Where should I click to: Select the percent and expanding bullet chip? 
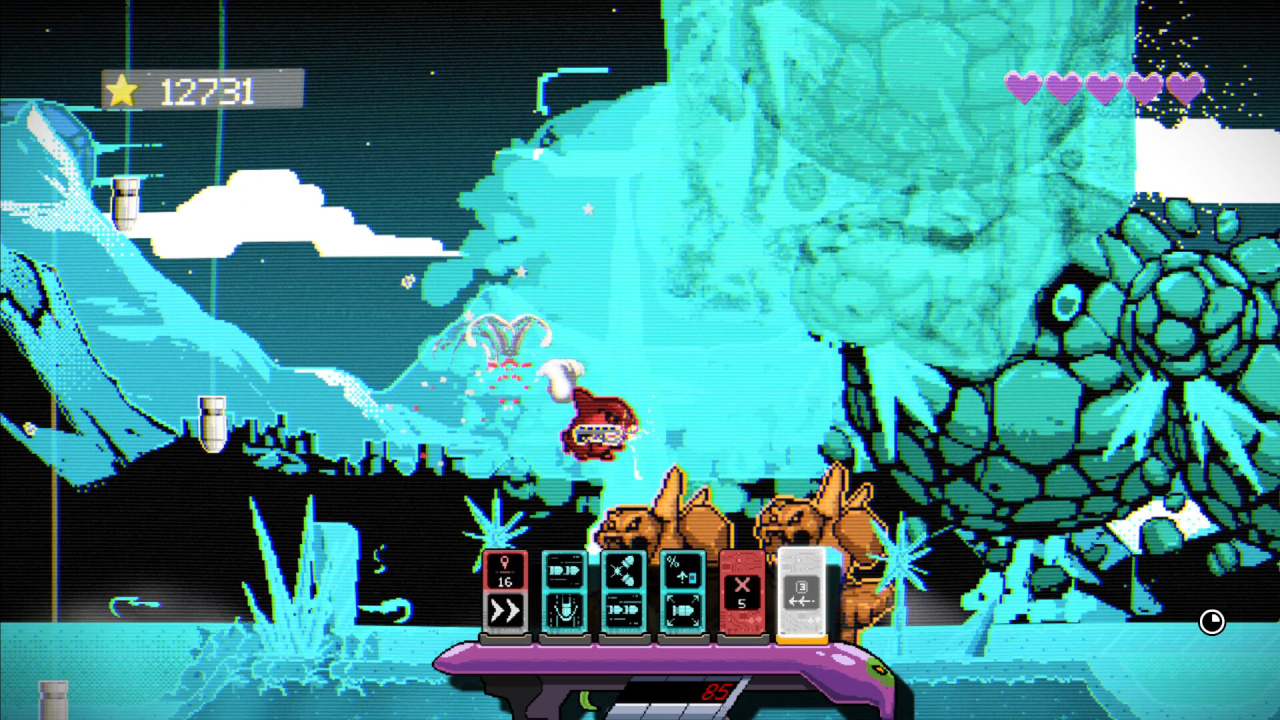pos(683,593)
